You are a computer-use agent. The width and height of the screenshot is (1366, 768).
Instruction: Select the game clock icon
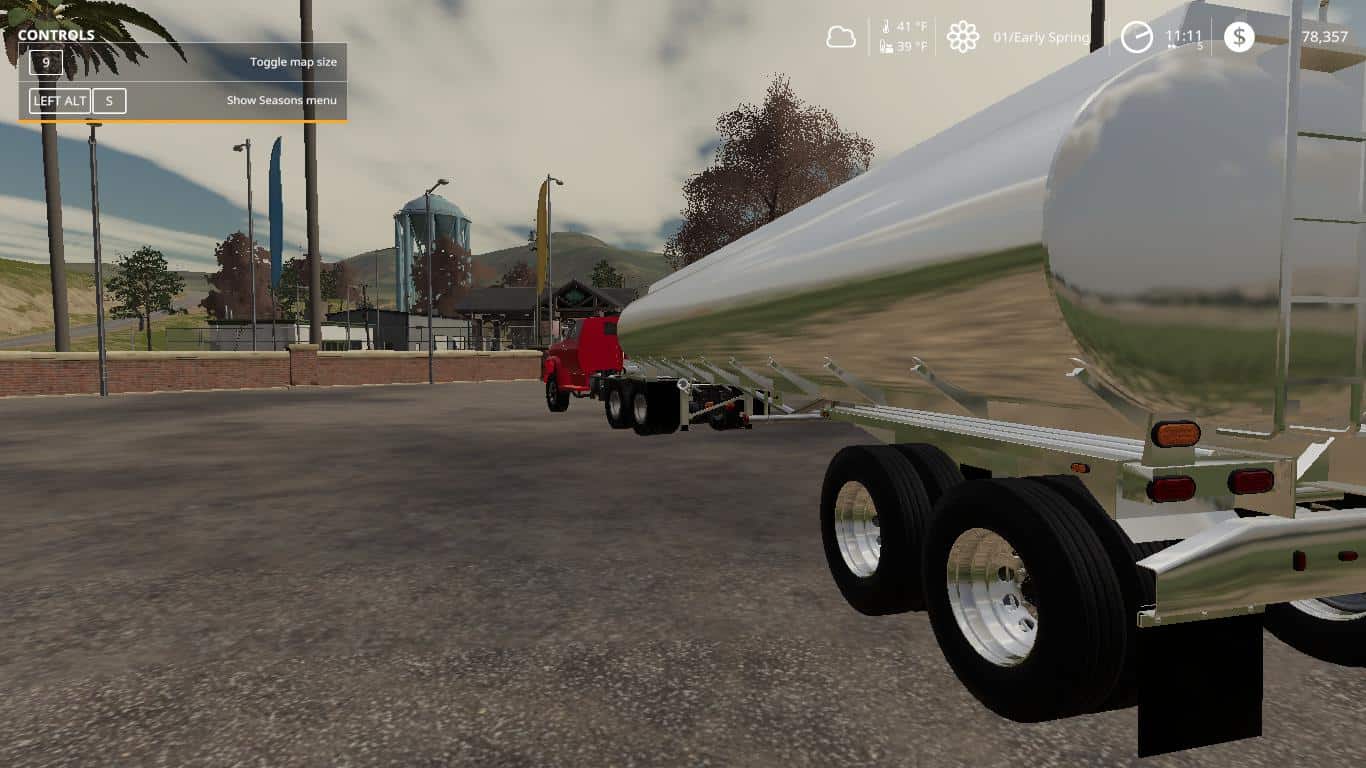[1136, 37]
